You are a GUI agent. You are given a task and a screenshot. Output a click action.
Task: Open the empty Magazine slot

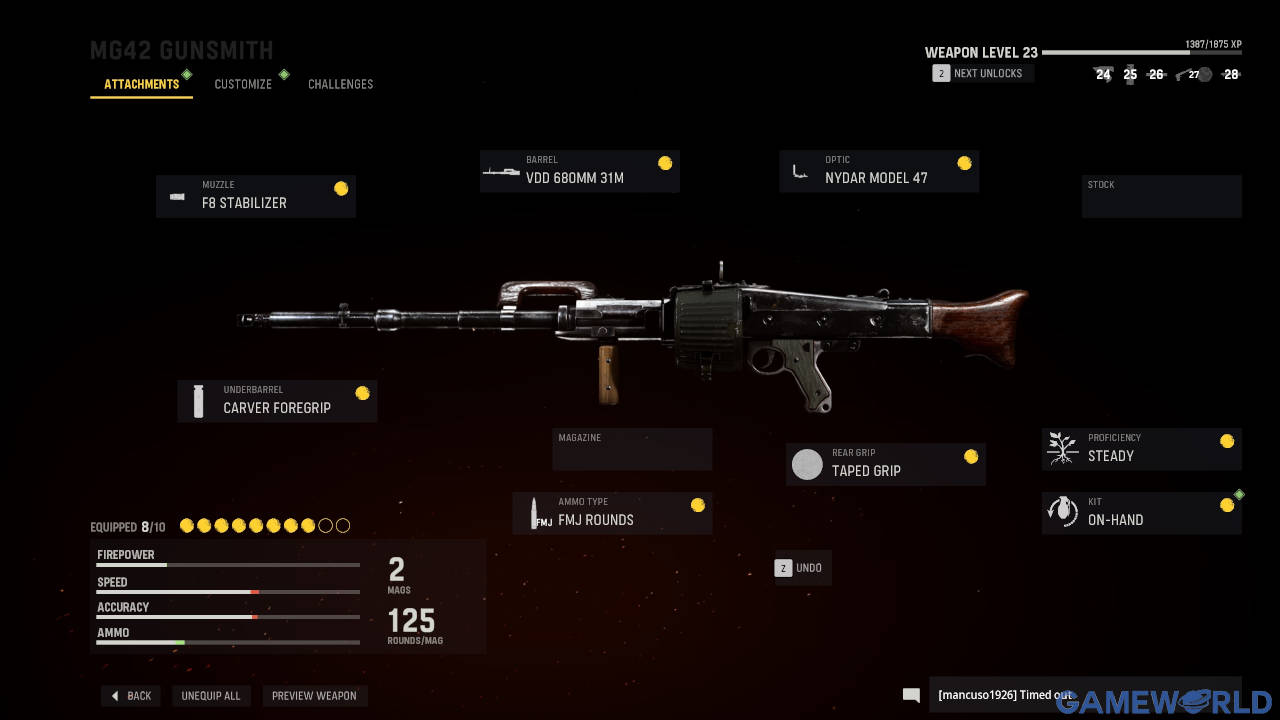tap(632, 449)
